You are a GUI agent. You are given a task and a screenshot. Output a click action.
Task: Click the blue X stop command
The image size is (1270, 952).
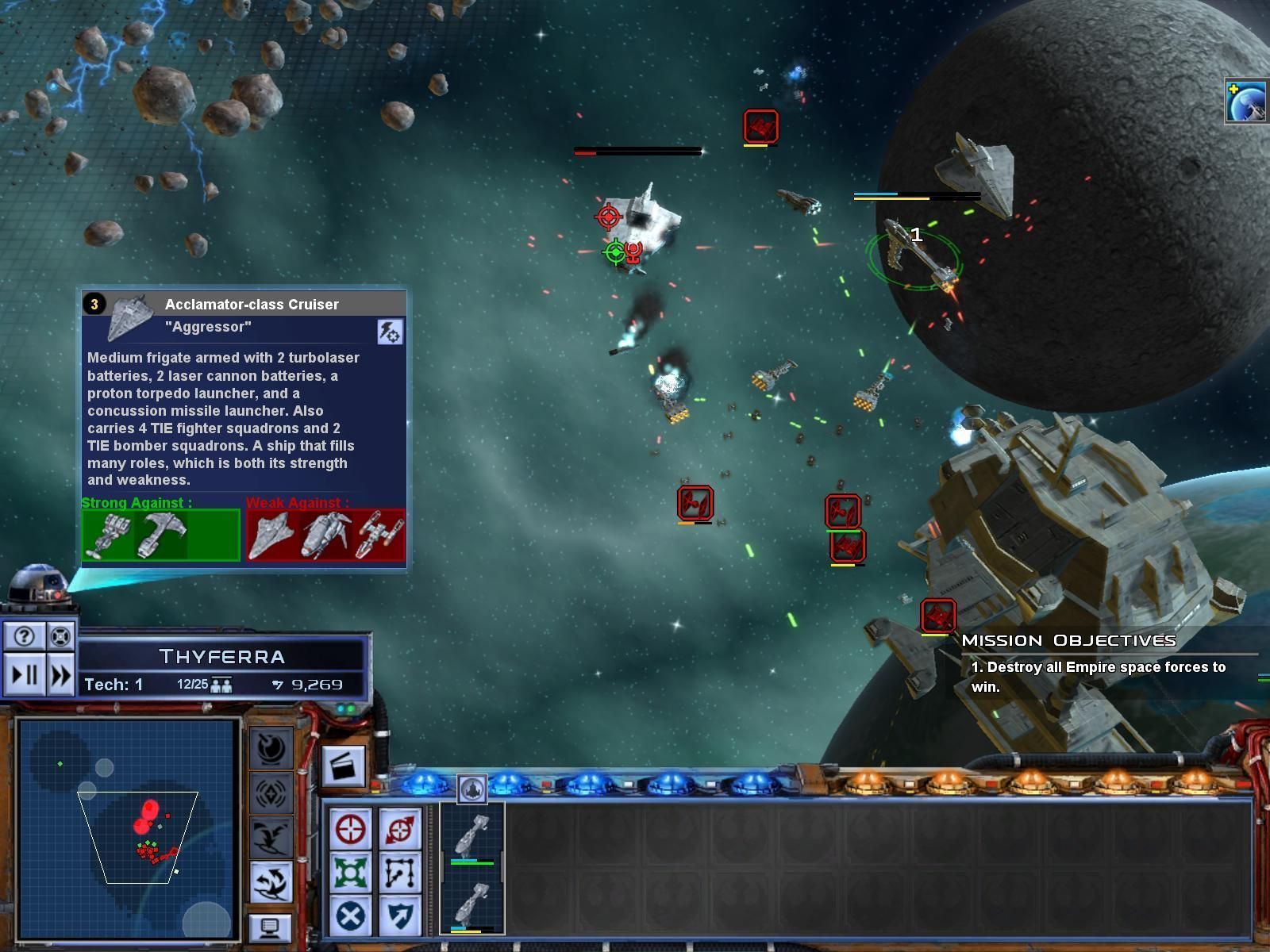pyautogui.click(x=350, y=916)
